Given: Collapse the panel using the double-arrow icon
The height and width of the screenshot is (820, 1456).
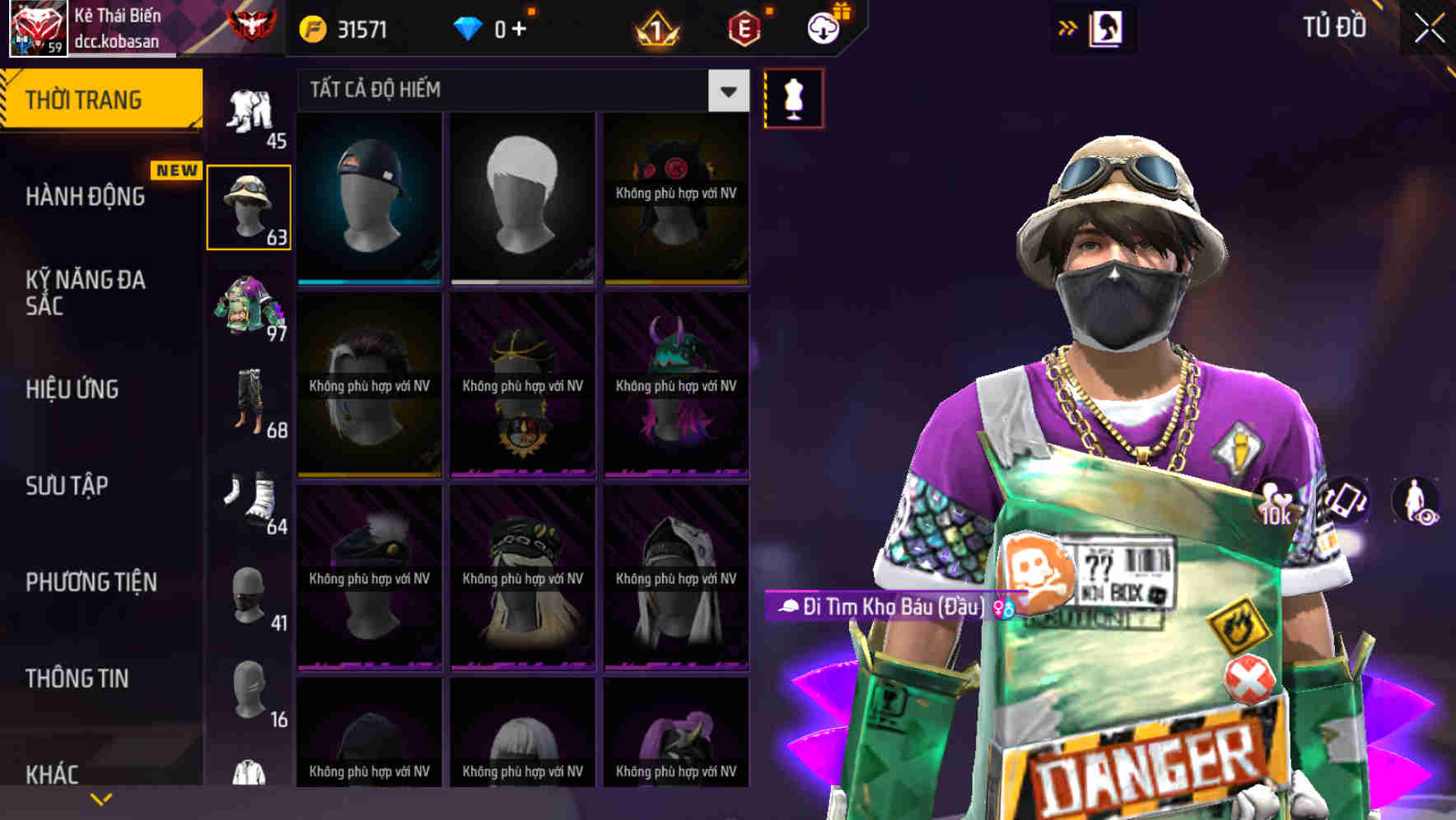Looking at the screenshot, I should [x=1068, y=27].
